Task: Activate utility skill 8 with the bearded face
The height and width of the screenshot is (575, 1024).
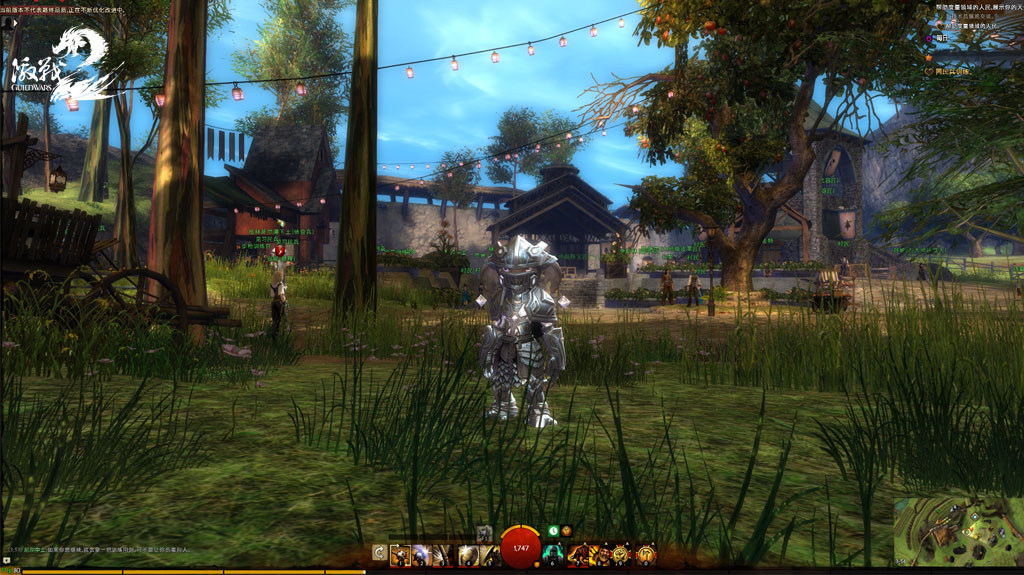Action: point(601,553)
